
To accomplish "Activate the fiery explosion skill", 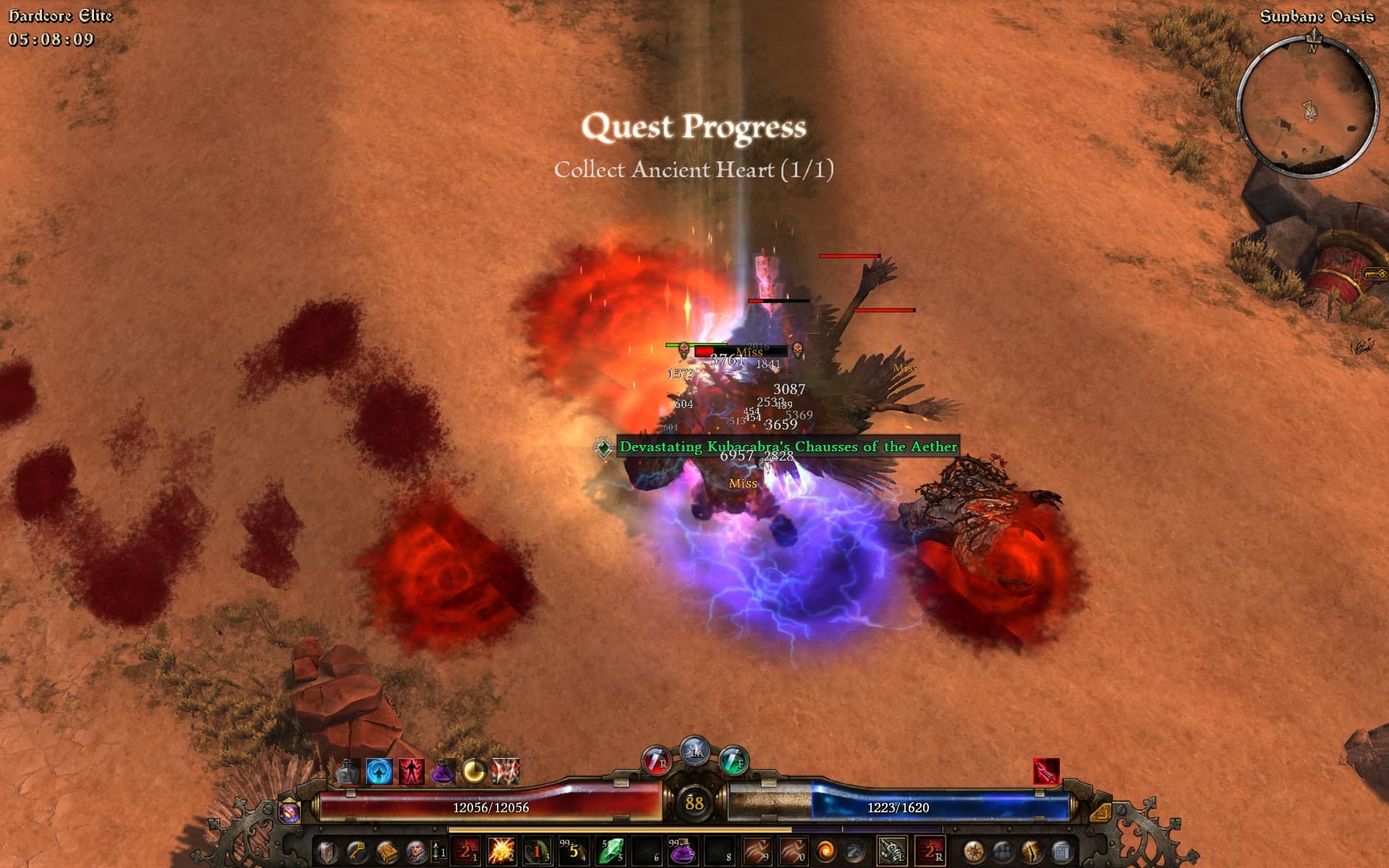I will pyautogui.click(x=501, y=851).
